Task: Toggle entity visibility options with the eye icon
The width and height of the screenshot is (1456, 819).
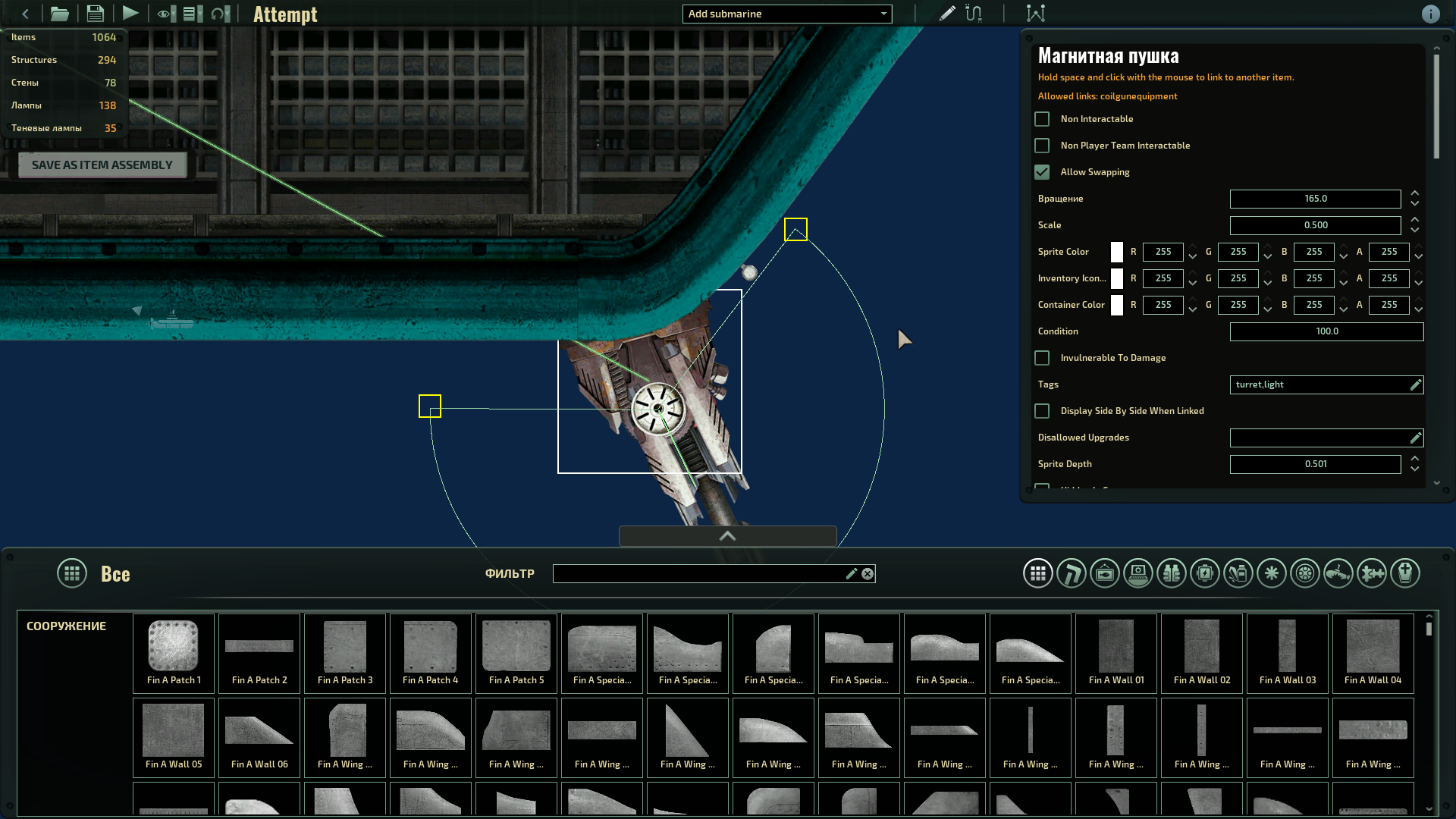Action: 164,13
